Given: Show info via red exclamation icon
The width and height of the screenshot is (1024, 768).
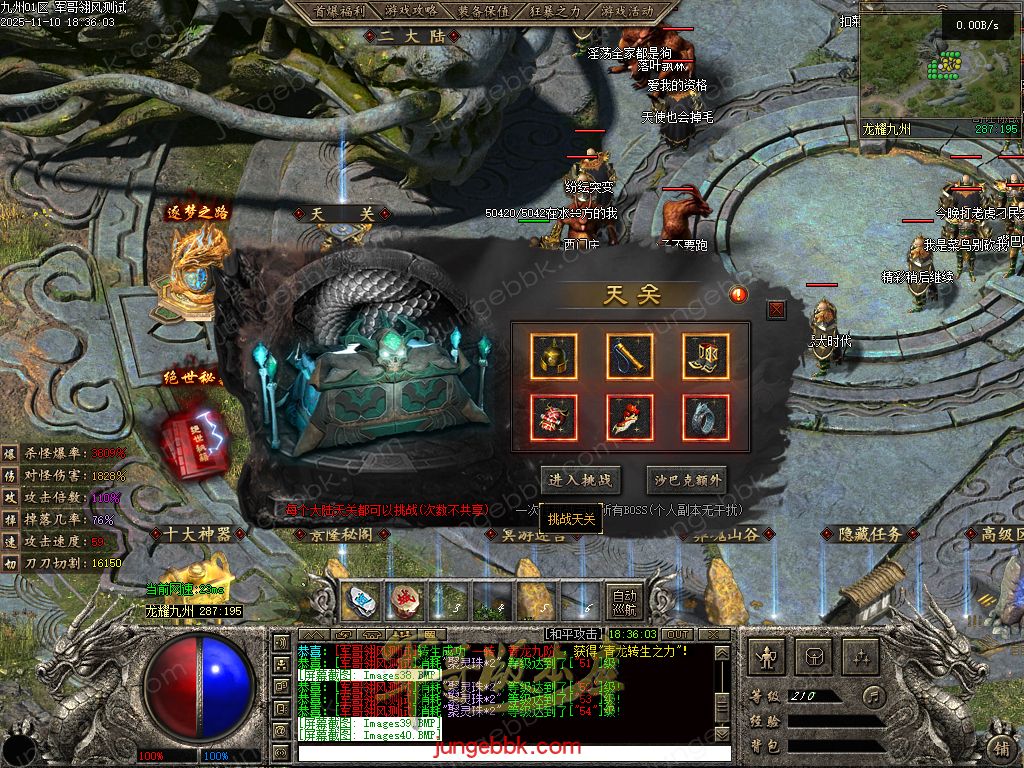Looking at the screenshot, I should (738, 294).
